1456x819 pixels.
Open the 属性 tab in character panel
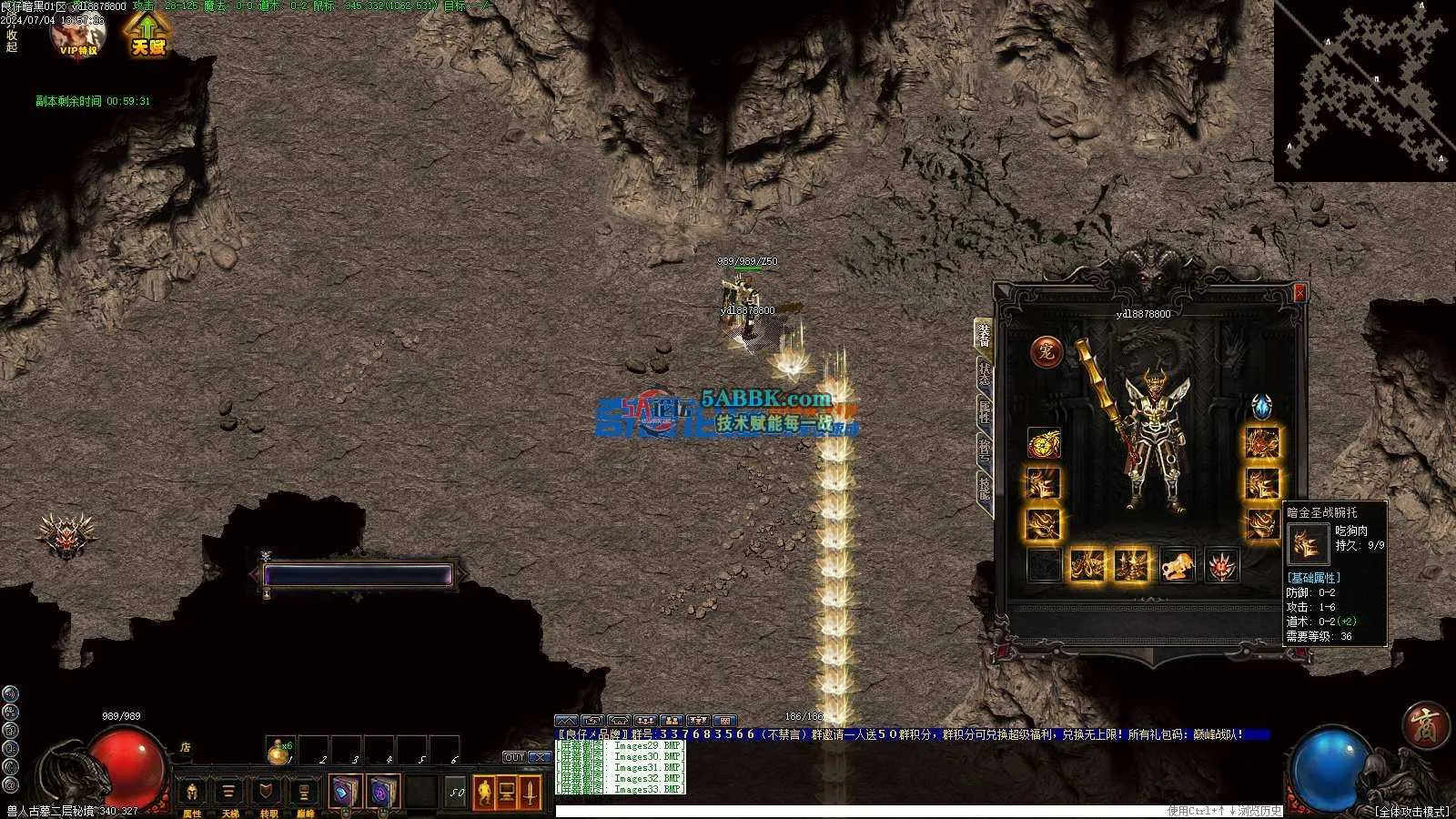[985, 414]
